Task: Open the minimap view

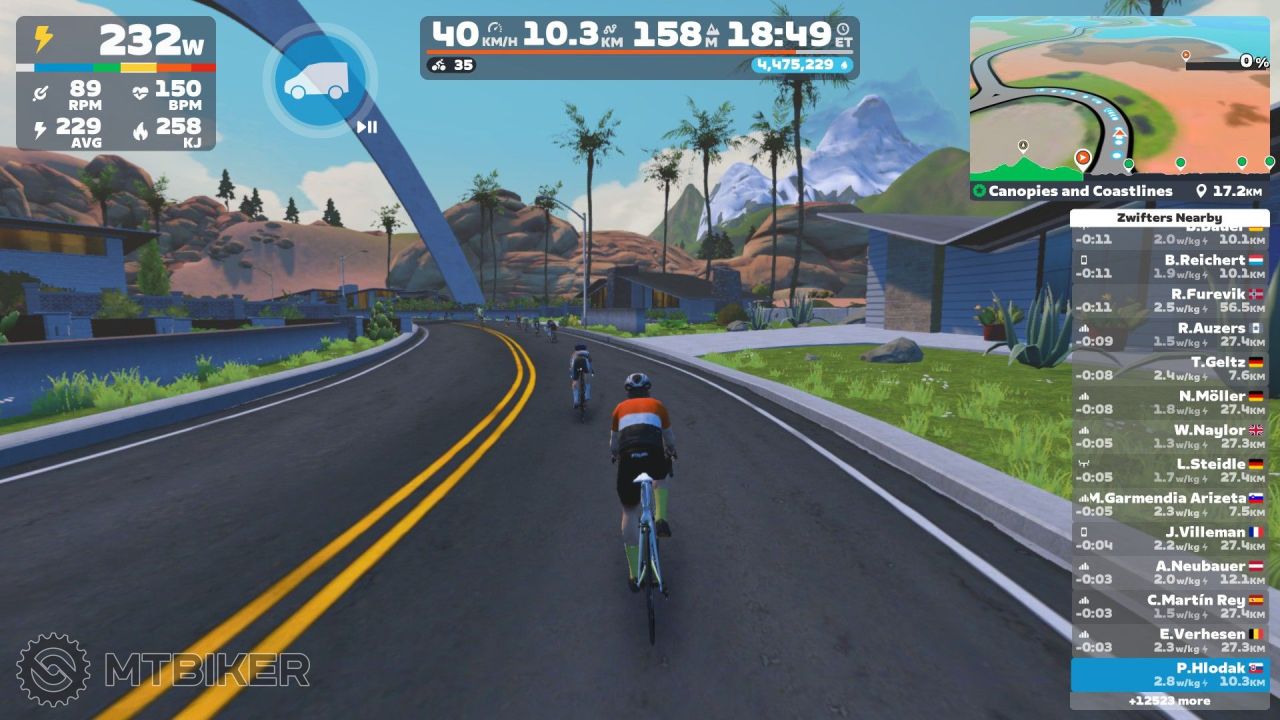Action: pos(1119,97)
